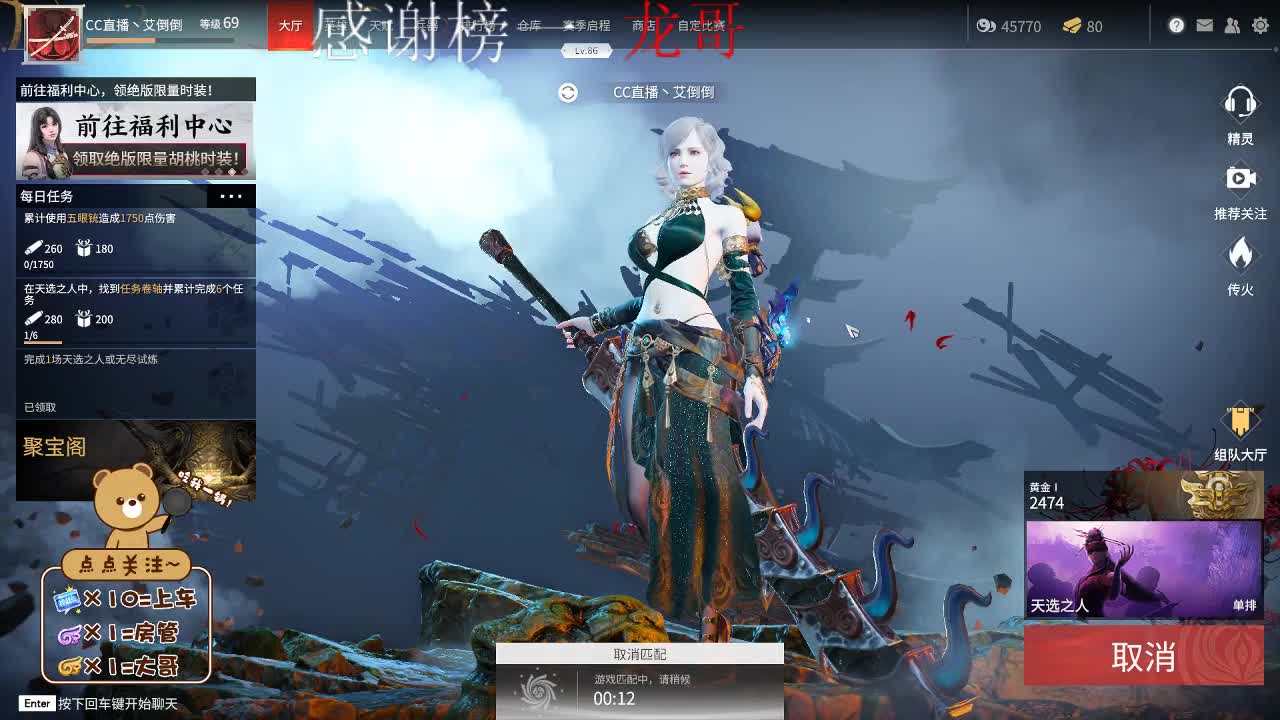1280x720 pixels.
Task: Open the 每日任务 more options menu
Action: pos(232,196)
